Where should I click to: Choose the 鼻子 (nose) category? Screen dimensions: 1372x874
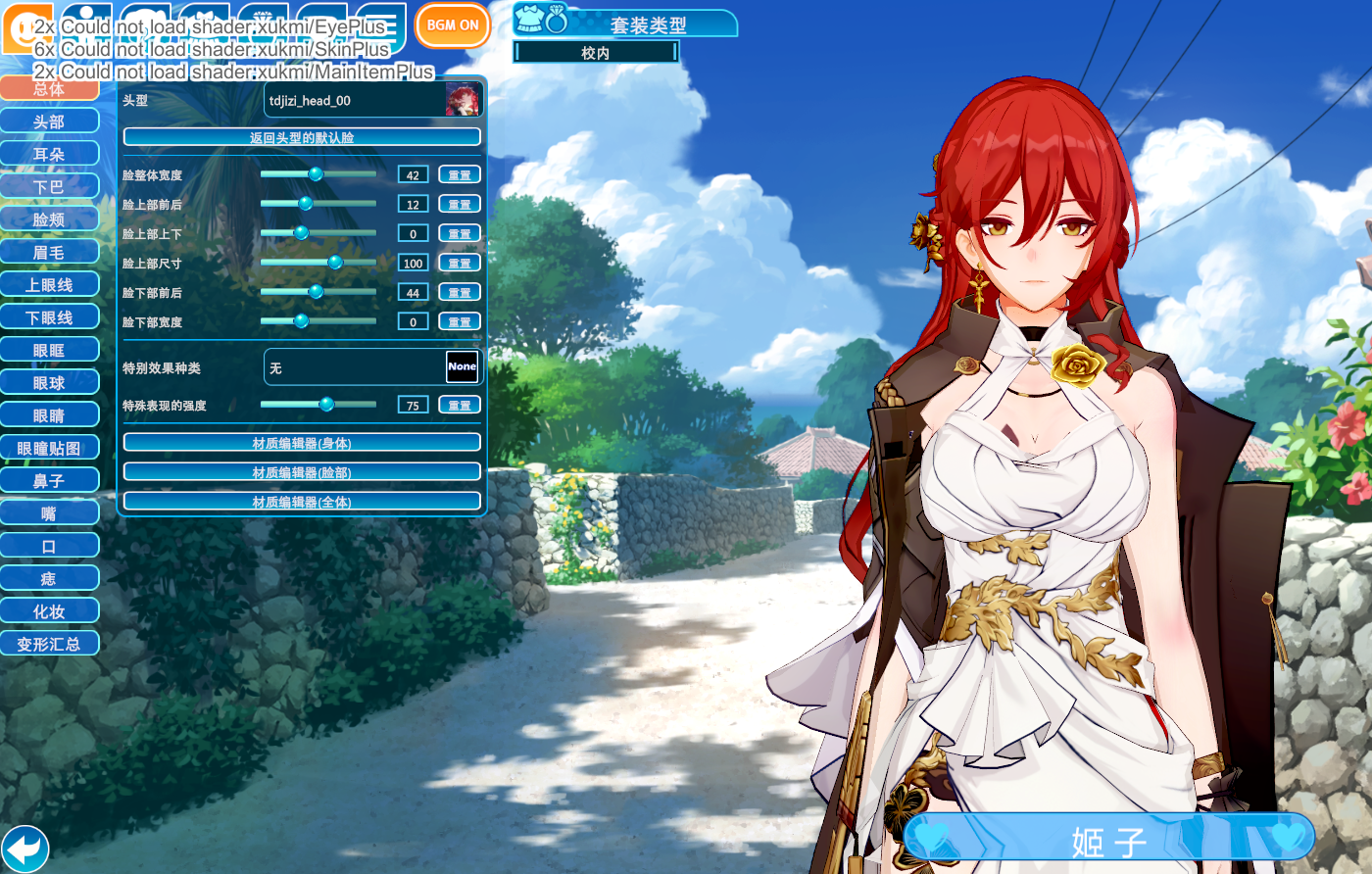pos(49,481)
